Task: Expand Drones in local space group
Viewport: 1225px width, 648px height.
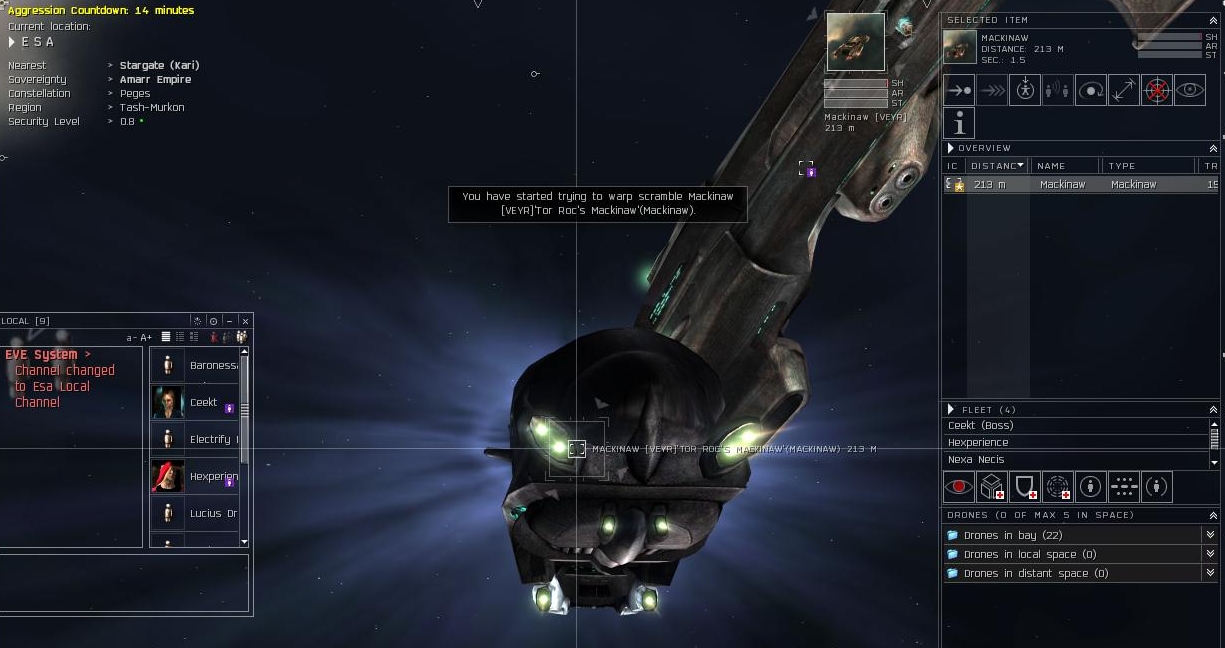Action: coord(1075,554)
